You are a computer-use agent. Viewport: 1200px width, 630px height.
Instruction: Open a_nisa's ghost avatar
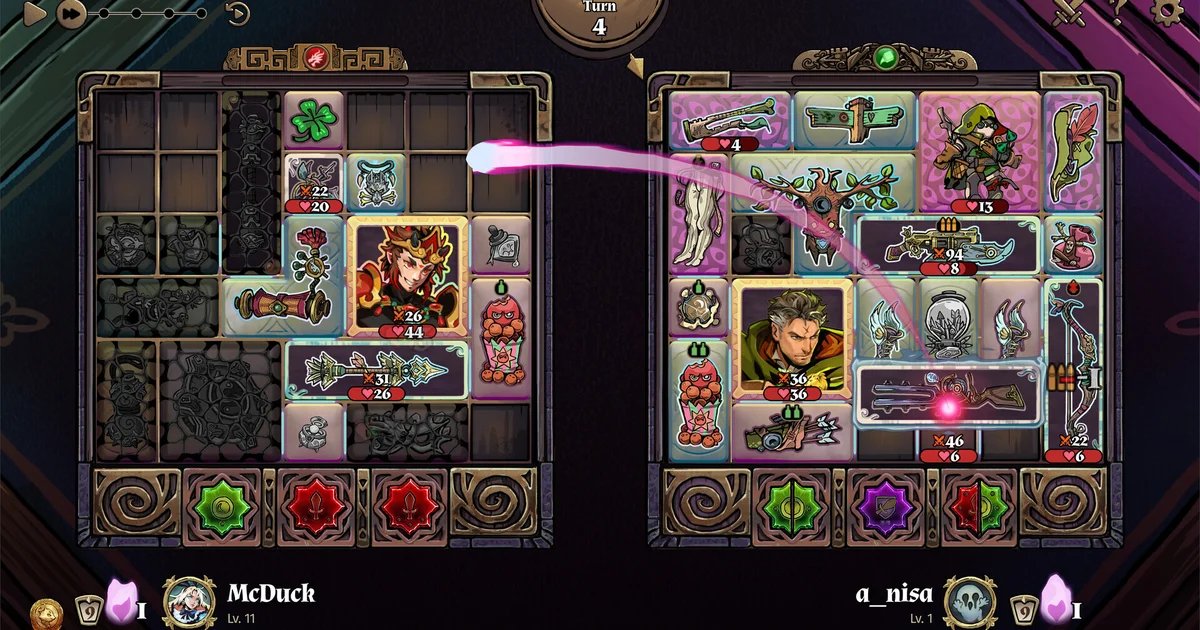tap(969, 602)
